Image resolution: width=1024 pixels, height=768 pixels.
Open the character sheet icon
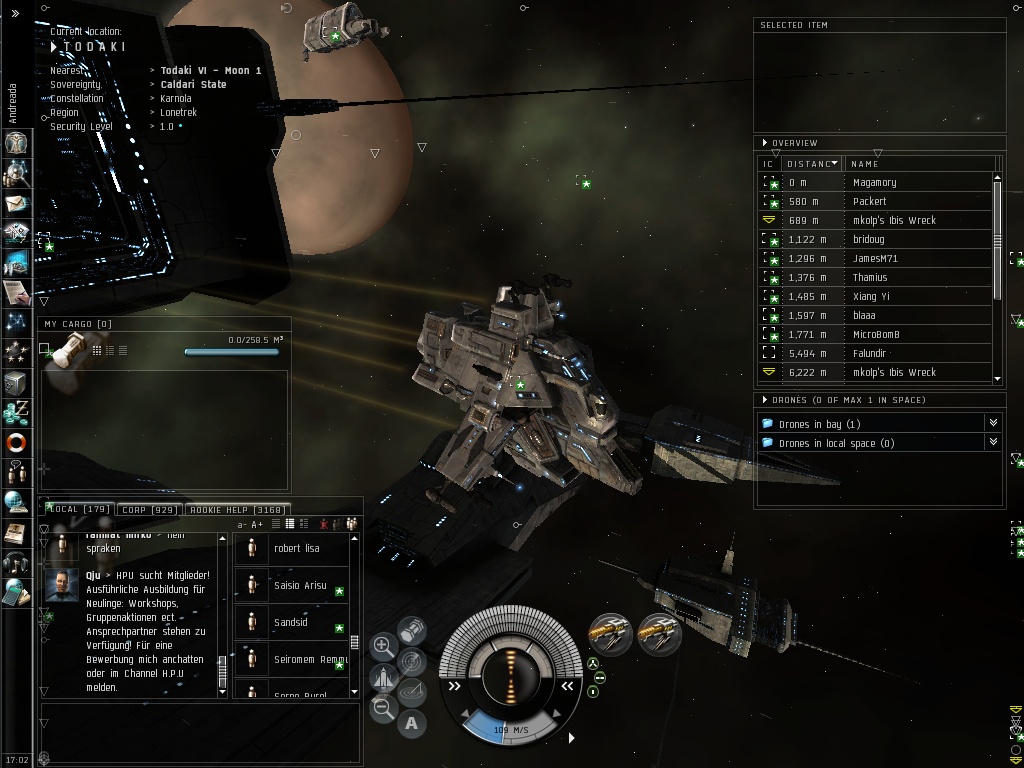(x=16, y=141)
